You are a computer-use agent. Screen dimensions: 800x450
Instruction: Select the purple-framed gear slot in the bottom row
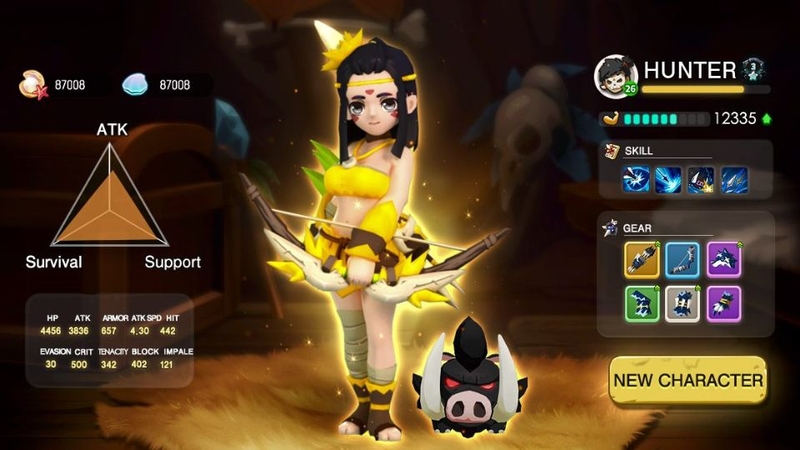pyautogui.click(x=724, y=303)
